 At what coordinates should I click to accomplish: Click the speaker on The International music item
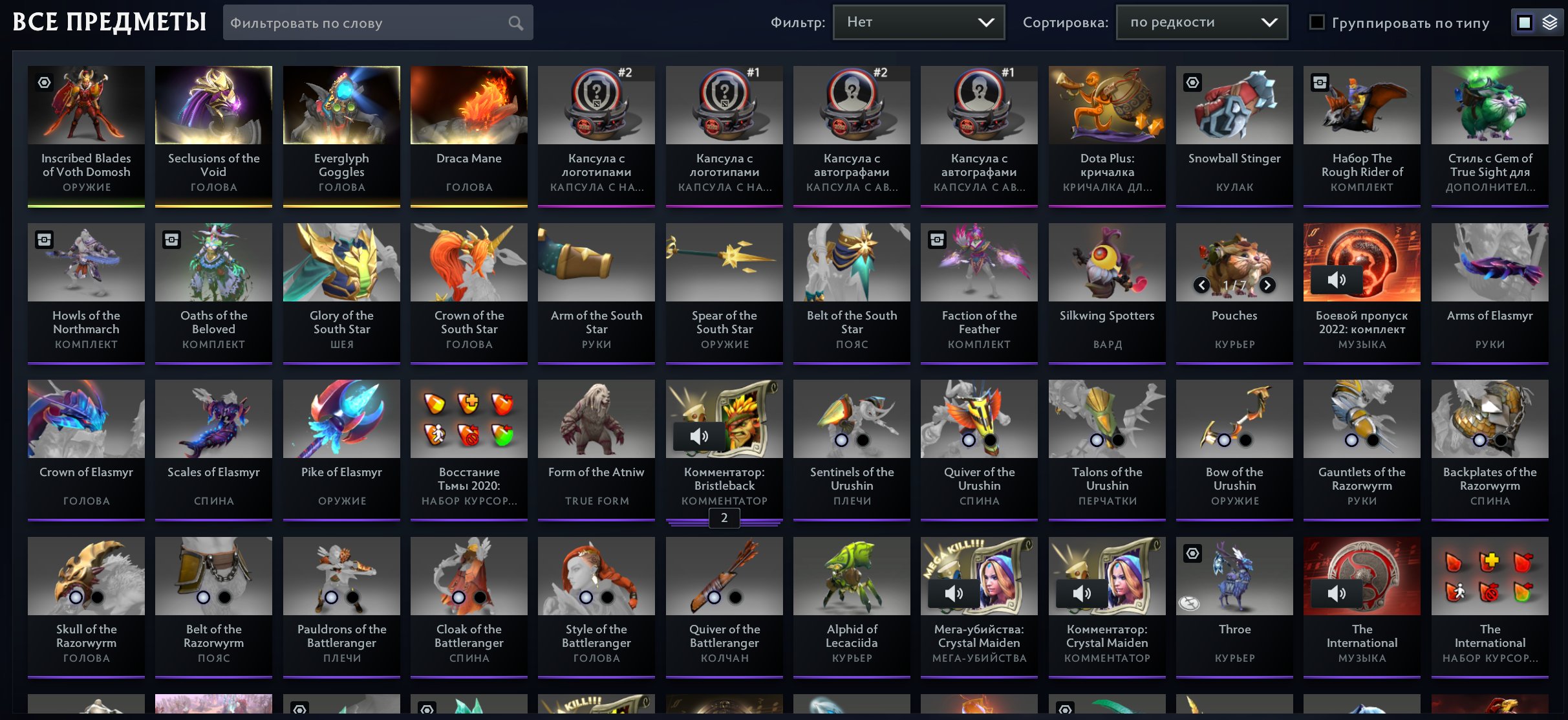tap(1337, 593)
